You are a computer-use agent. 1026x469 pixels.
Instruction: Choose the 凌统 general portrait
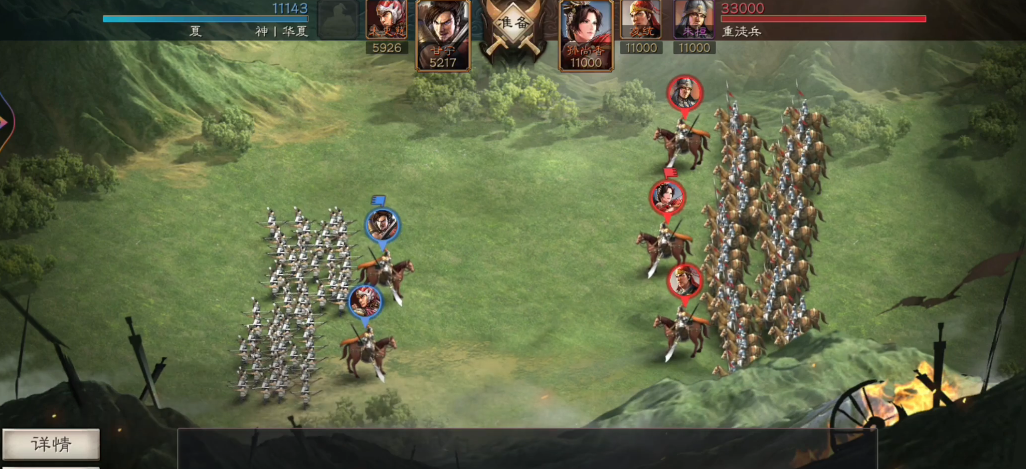point(641,21)
